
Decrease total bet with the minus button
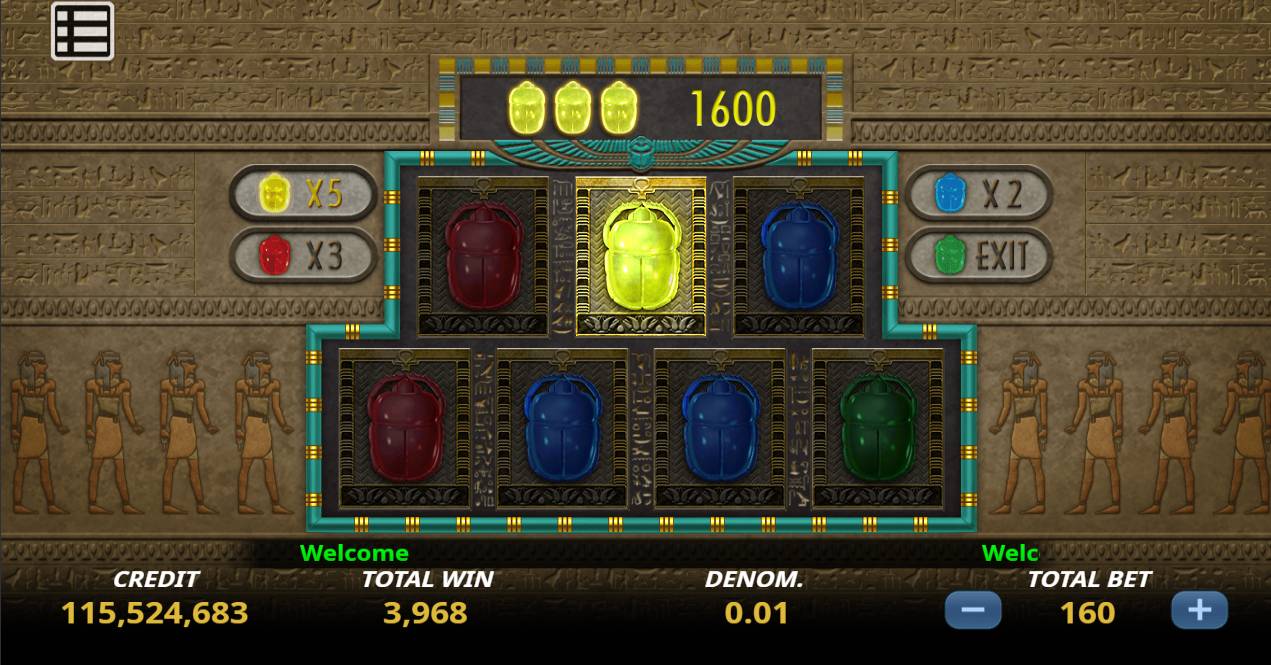[x=972, y=610]
